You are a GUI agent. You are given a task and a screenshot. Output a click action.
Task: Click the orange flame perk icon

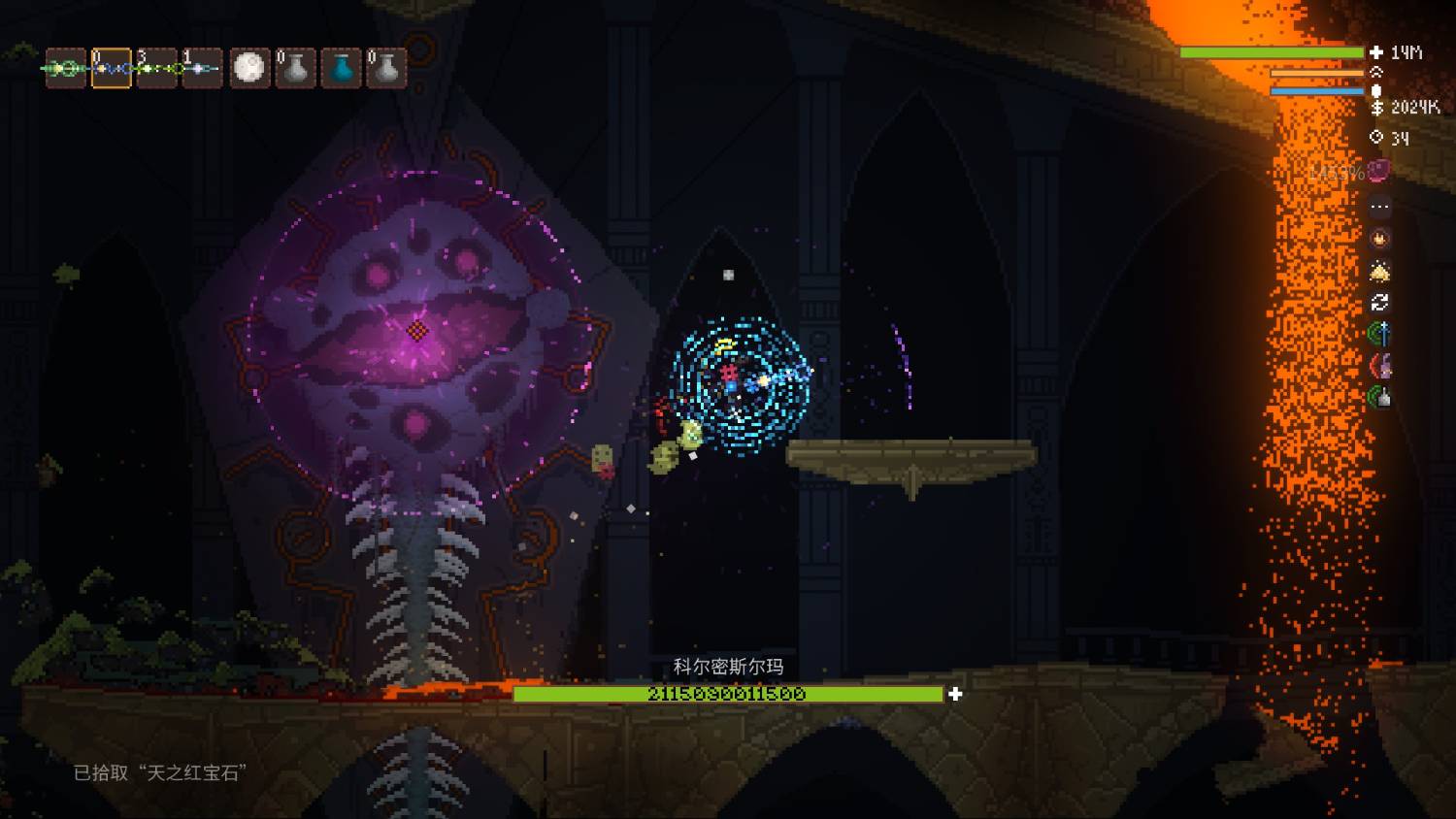(x=1379, y=238)
